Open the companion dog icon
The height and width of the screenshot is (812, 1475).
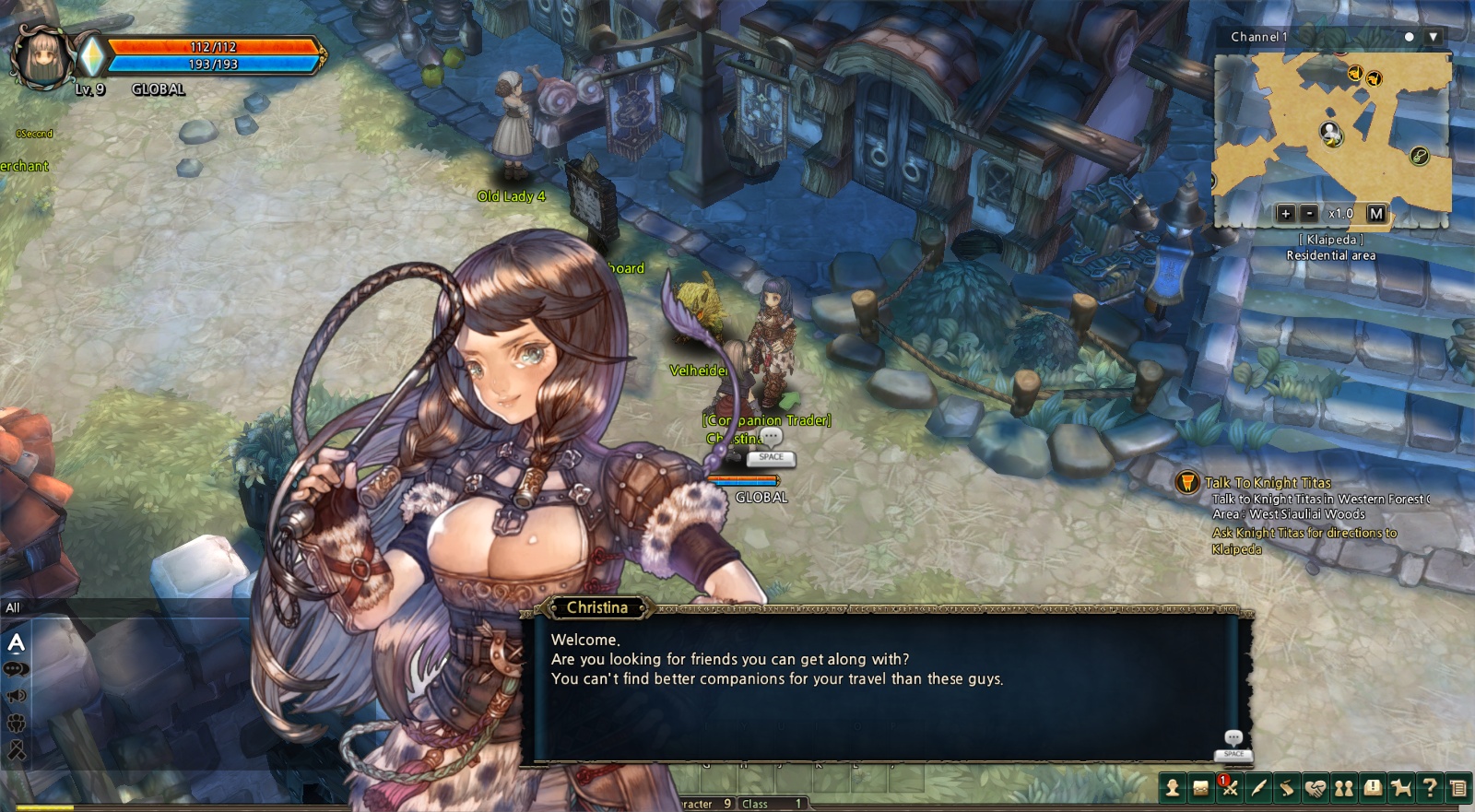[1401, 788]
